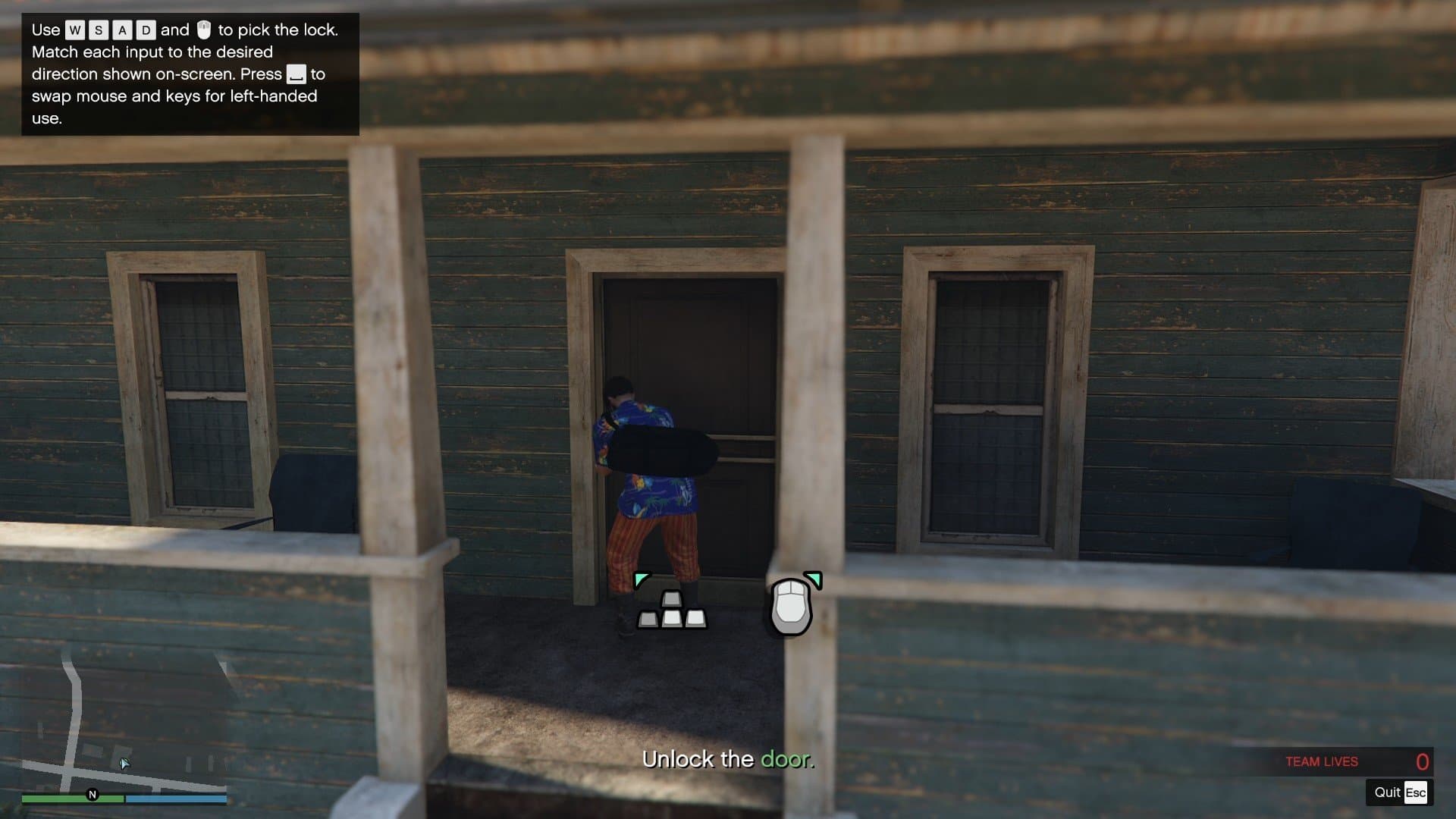Click the minimap in the corner
Viewport: 1456px width, 819px height.
click(x=124, y=724)
